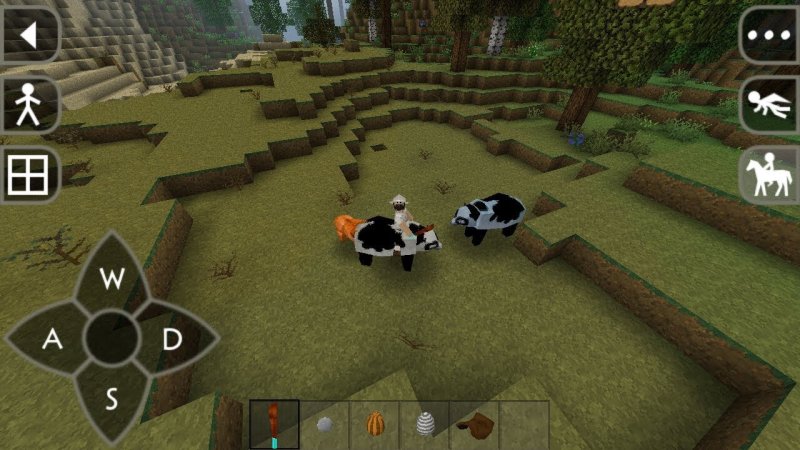The height and width of the screenshot is (450, 800).
Task: Tap the back arrow button
Action: point(28,36)
